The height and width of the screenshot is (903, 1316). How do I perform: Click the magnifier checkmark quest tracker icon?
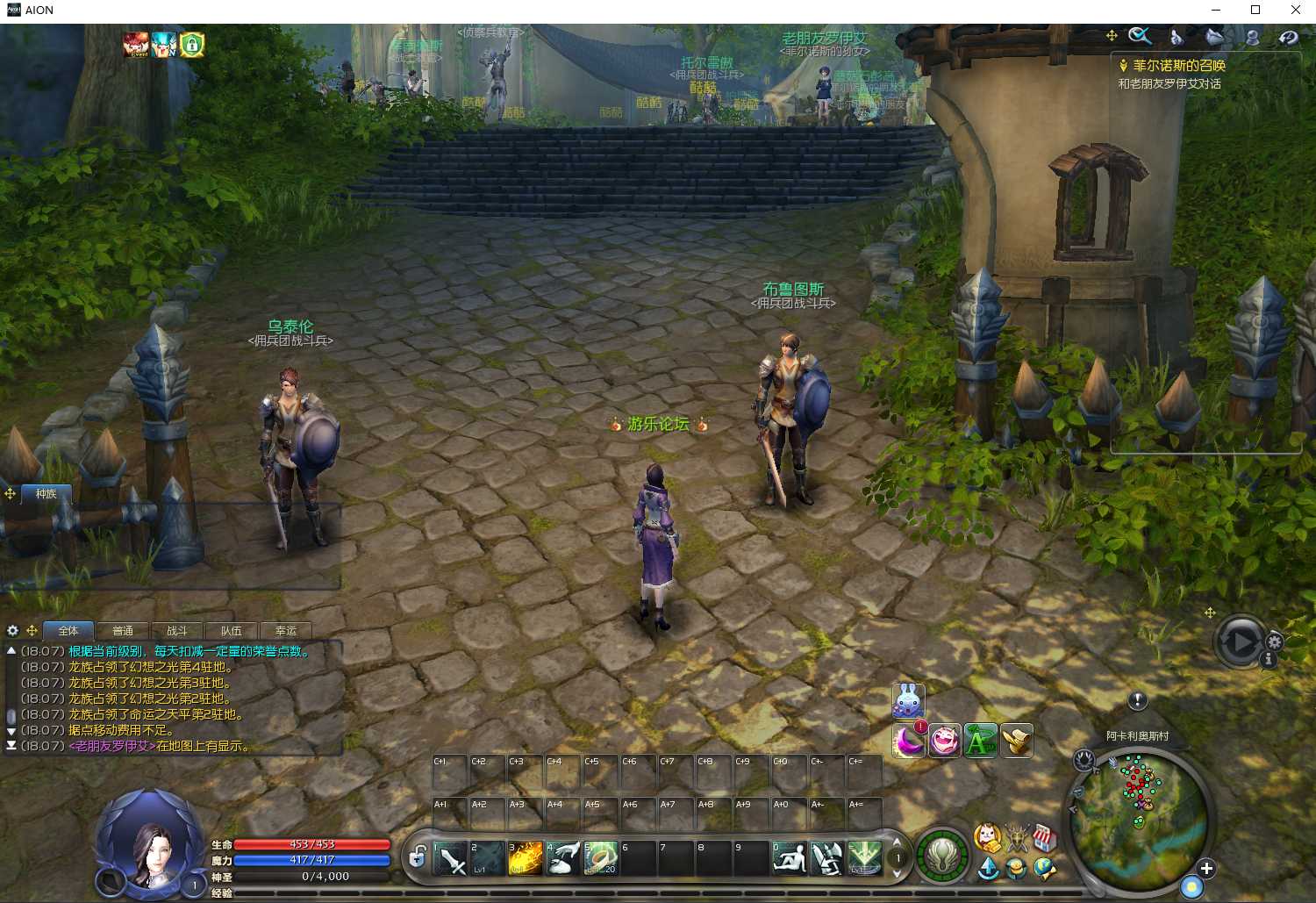(1139, 36)
